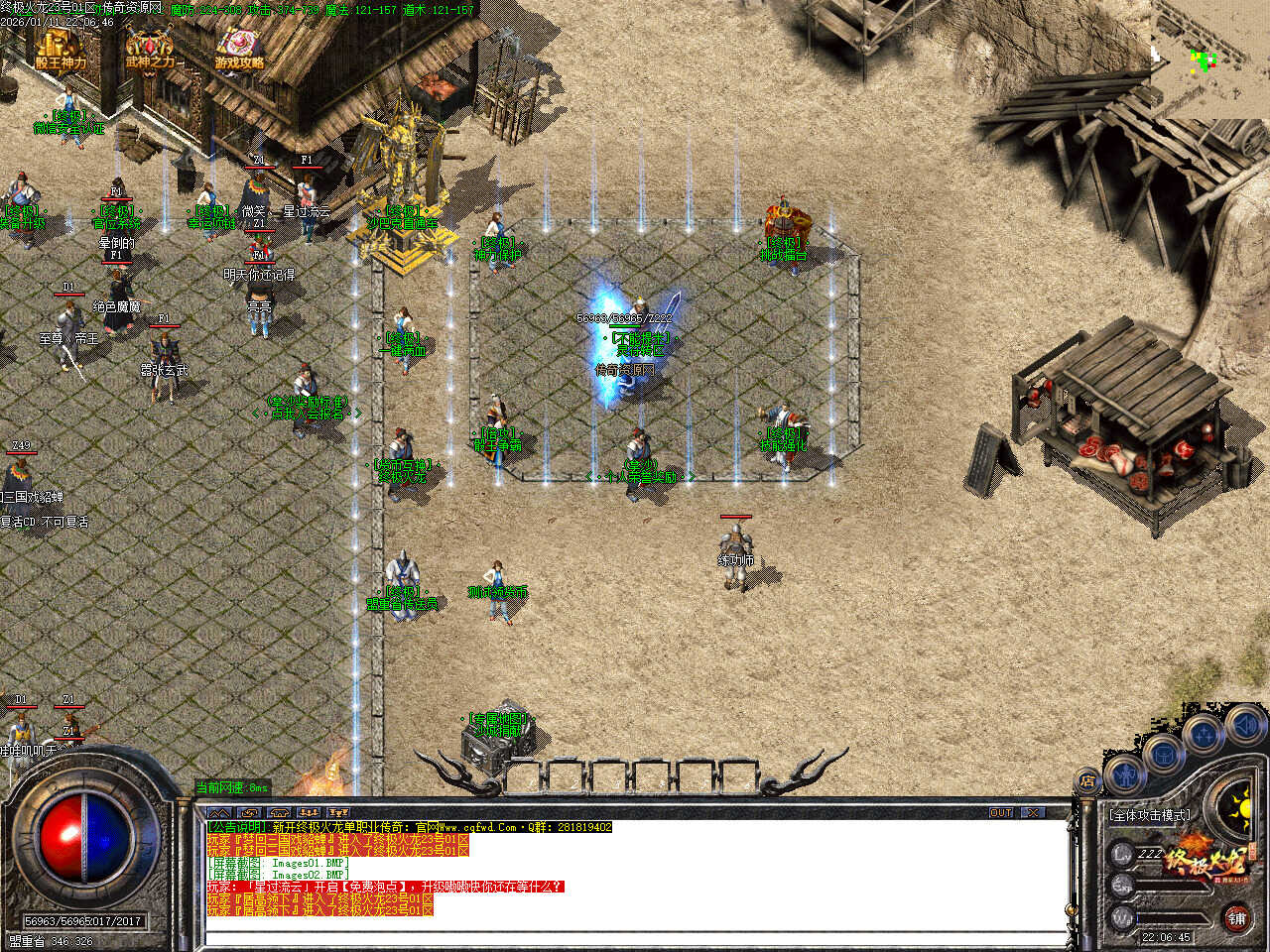Click the chat text input line
The width and height of the screenshot is (1270, 952).
tap(635, 937)
